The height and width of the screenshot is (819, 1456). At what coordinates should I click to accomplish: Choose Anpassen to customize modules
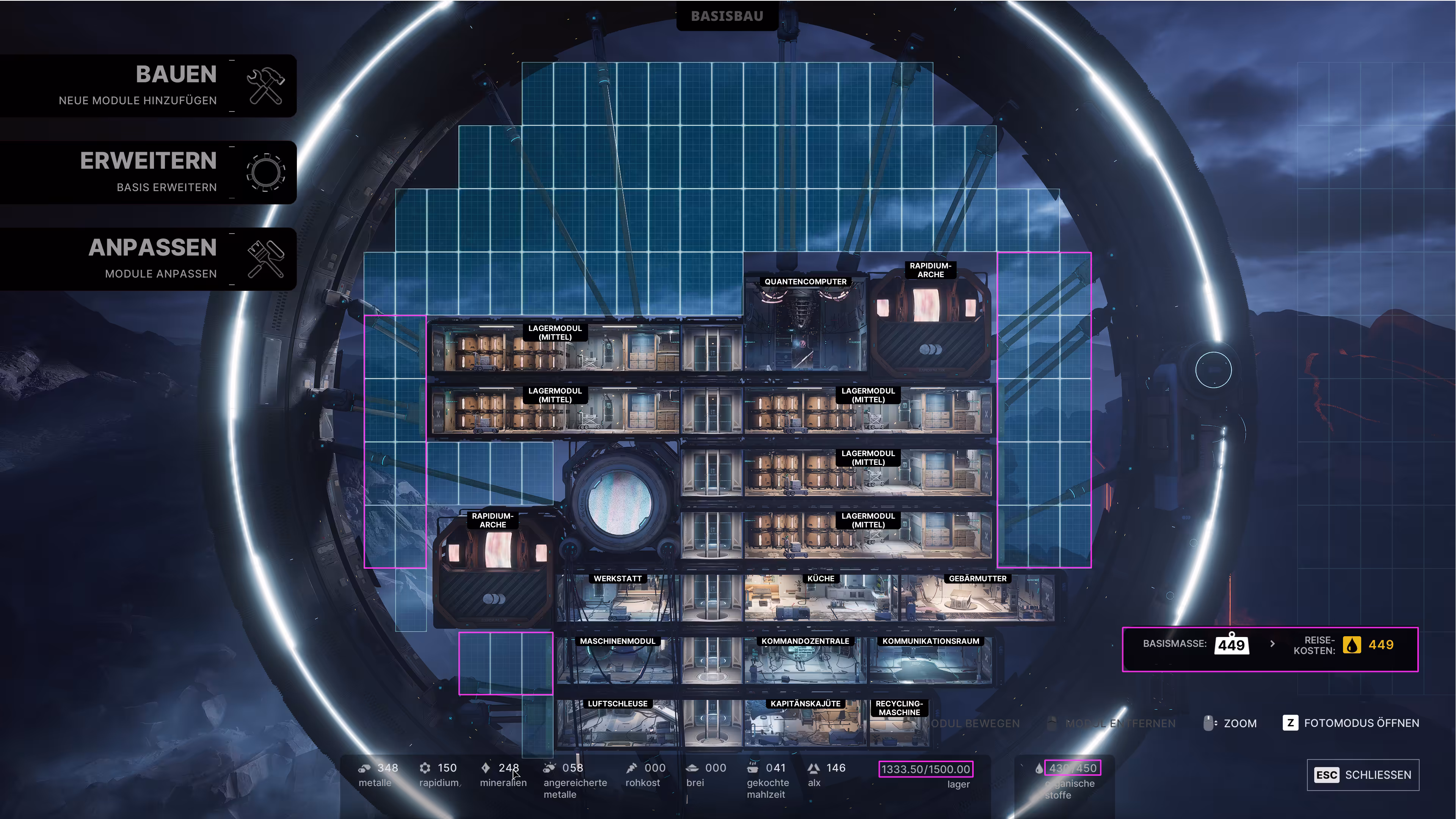click(148, 259)
